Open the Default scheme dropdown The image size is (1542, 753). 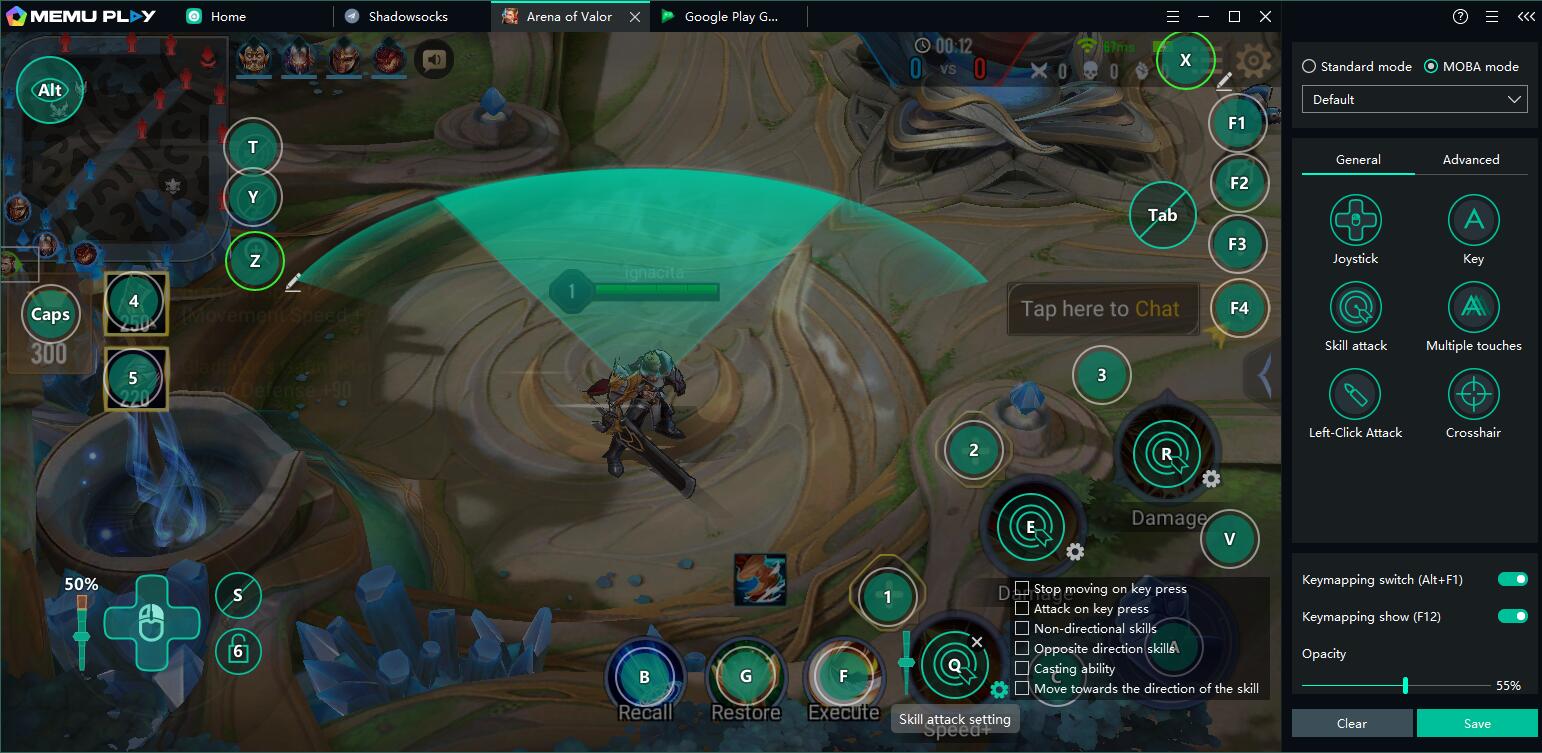click(1414, 99)
